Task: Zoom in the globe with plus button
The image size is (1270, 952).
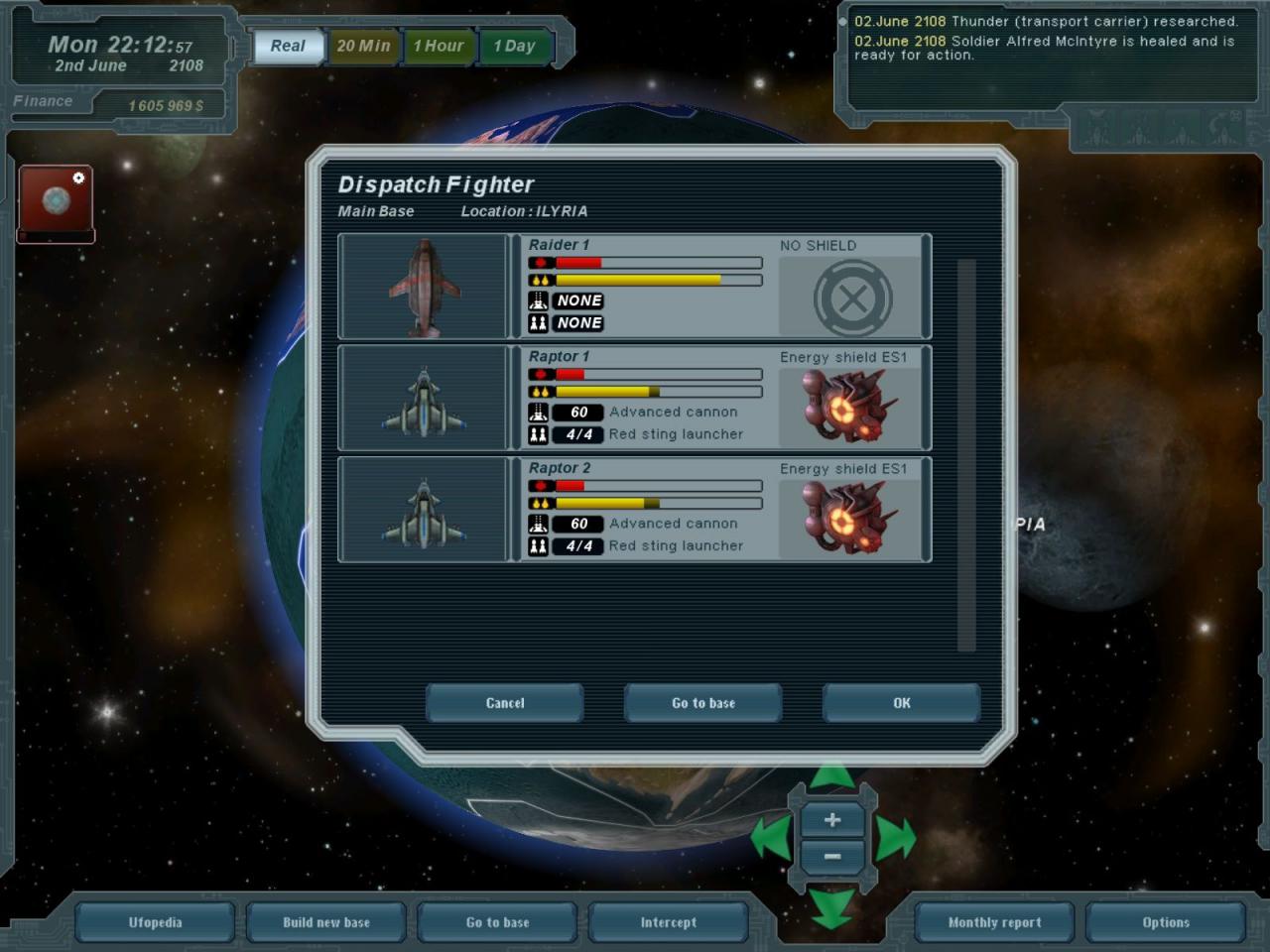Action: tap(832, 820)
